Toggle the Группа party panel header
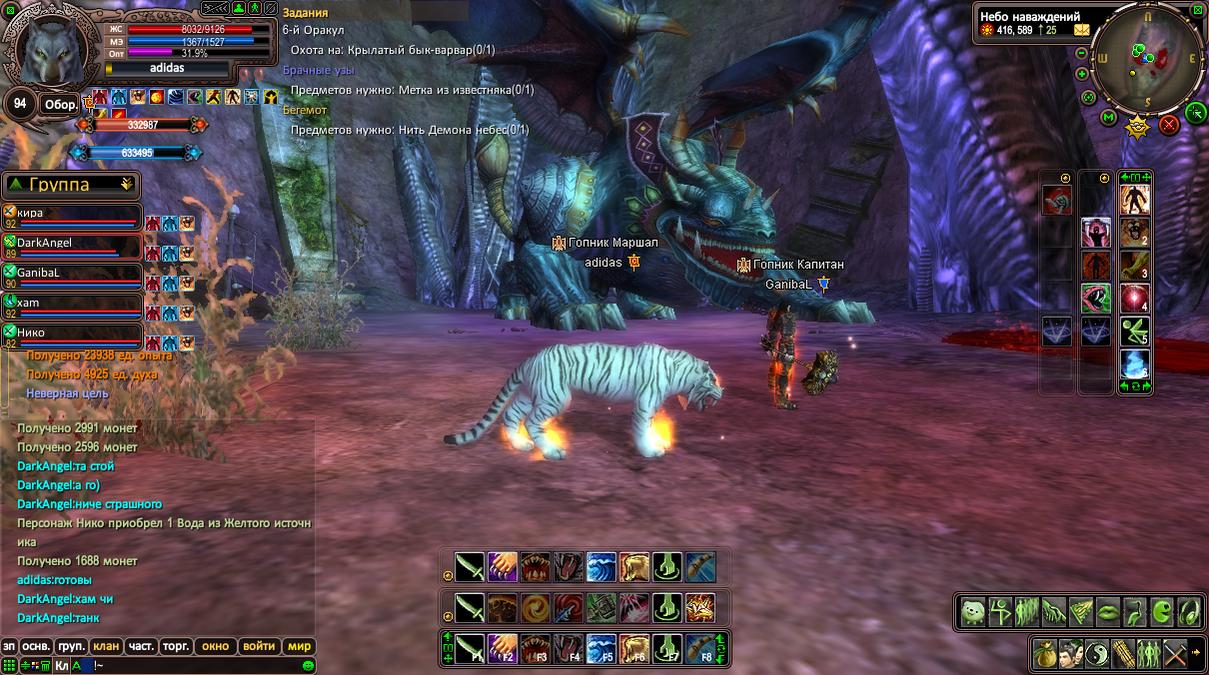Screen dimensions: 1209x675 click(70, 184)
